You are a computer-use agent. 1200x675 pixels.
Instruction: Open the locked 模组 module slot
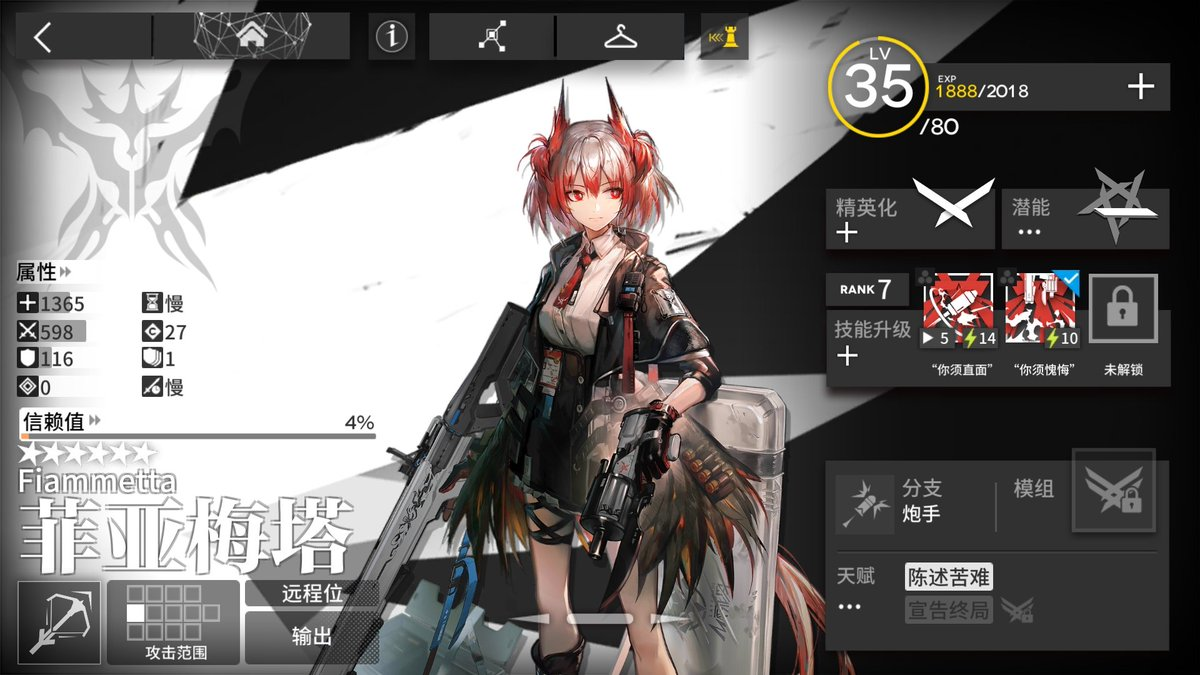pyautogui.click(x=1113, y=491)
